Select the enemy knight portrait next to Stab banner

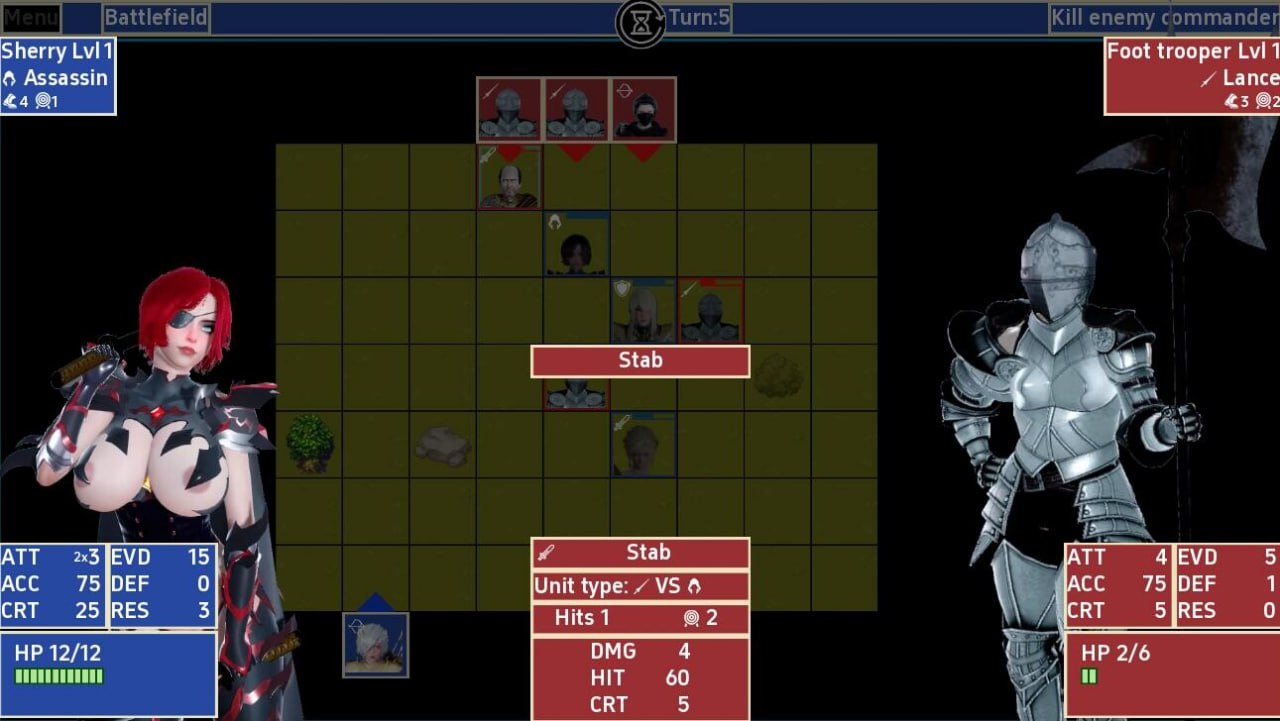click(712, 311)
